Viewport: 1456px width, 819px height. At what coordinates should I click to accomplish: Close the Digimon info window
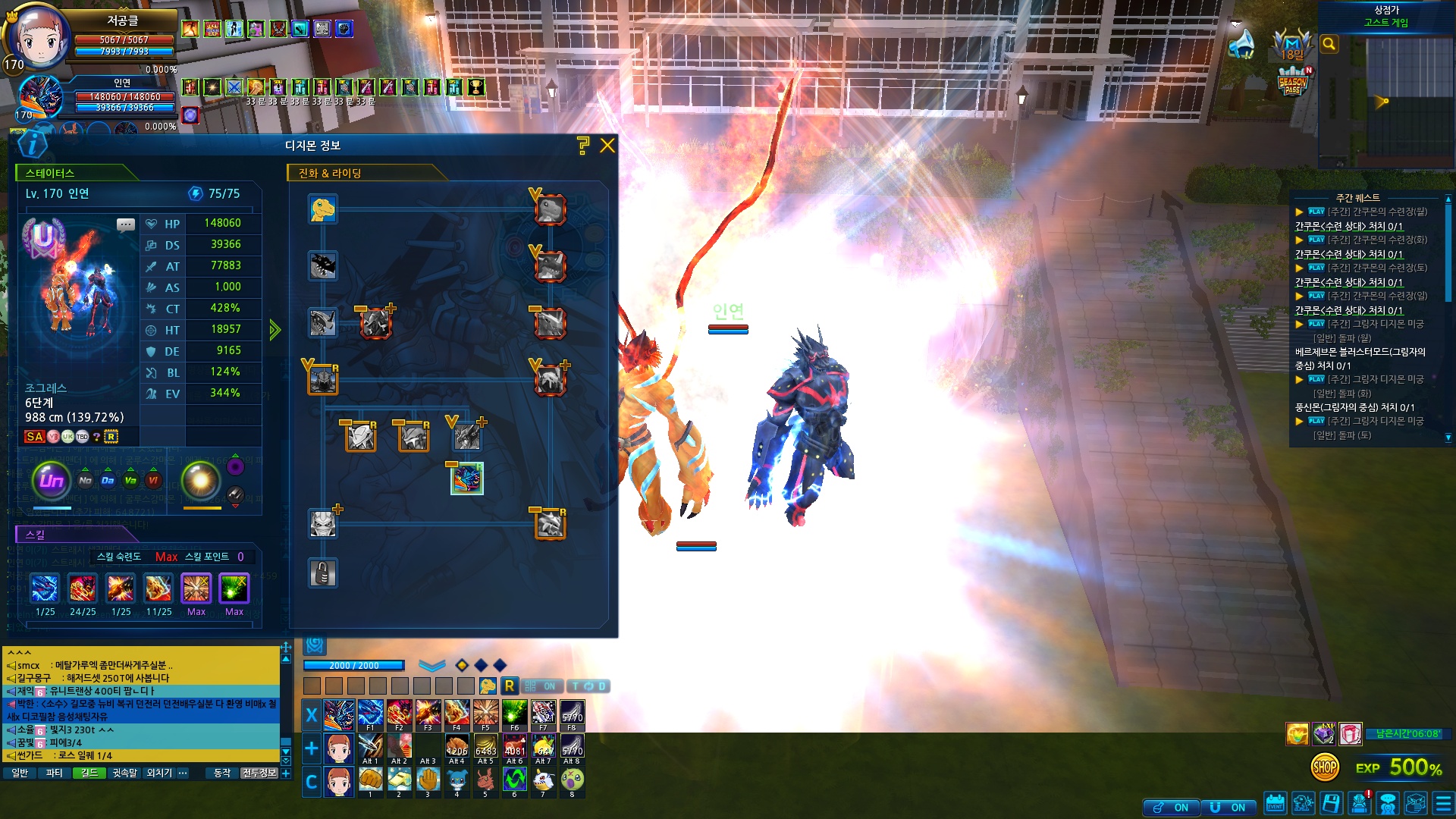coord(607,146)
